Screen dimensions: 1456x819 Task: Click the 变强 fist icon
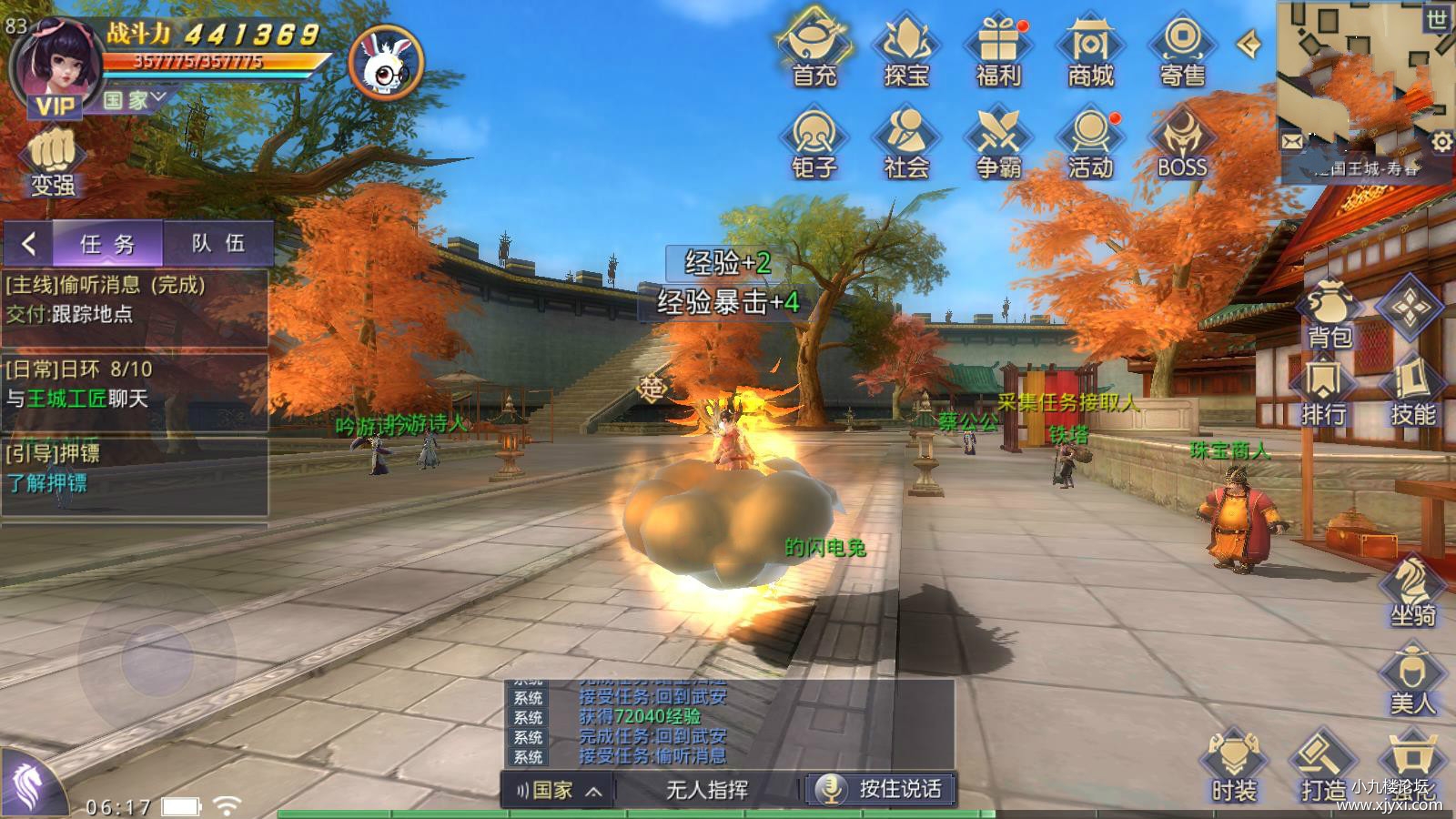(53, 164)
